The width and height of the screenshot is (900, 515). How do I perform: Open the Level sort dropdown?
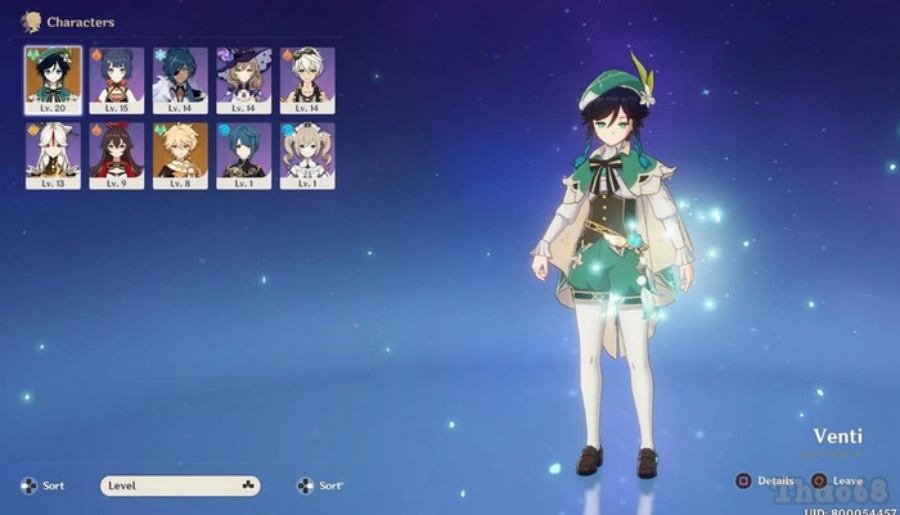coord(180,486)
